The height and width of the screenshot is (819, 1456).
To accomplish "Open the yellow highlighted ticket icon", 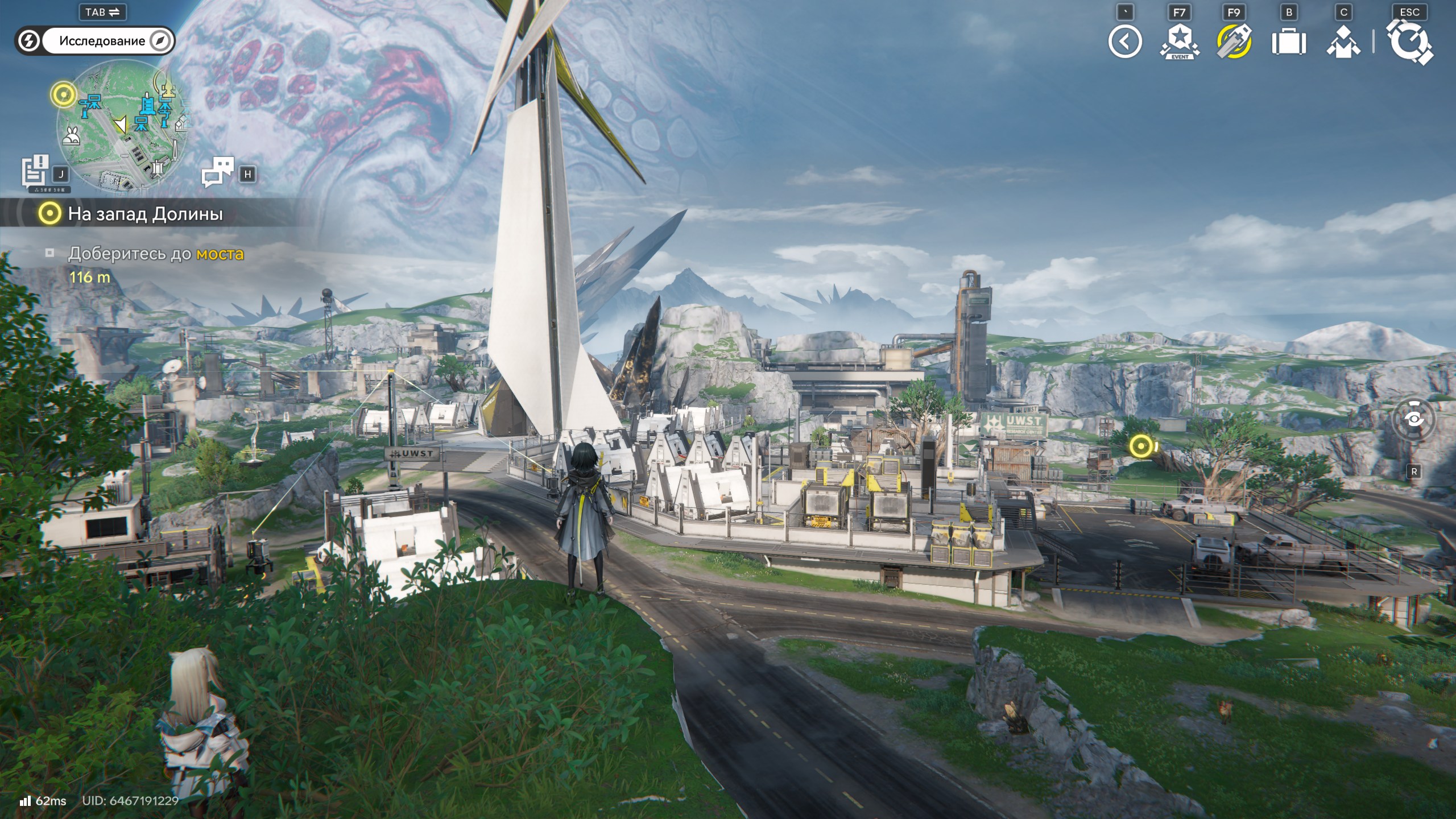I will 1234,42.
